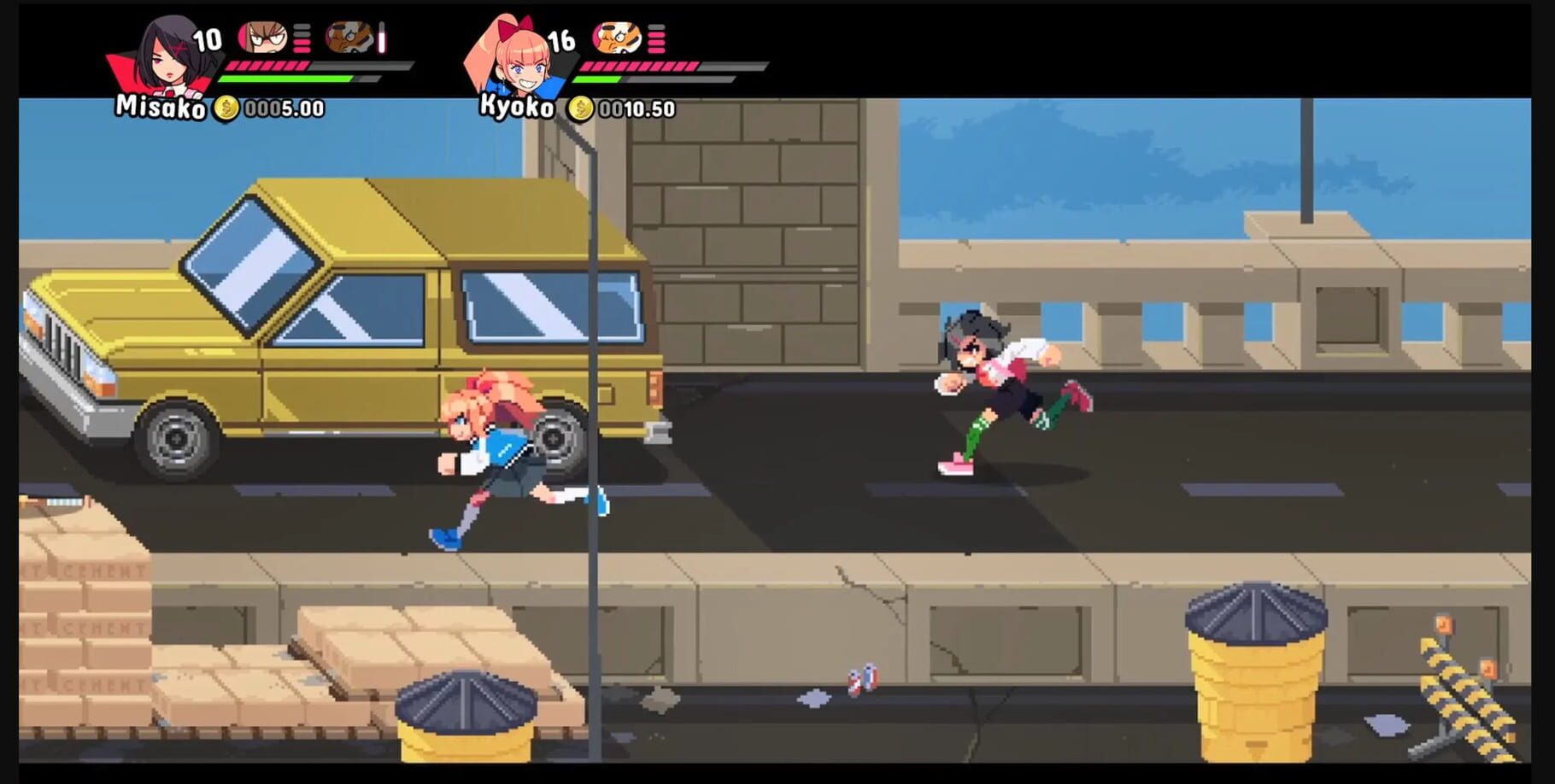This screenshot has width=1555, height=784.
Task: Click the name label Misako
Action: point(159,107)
